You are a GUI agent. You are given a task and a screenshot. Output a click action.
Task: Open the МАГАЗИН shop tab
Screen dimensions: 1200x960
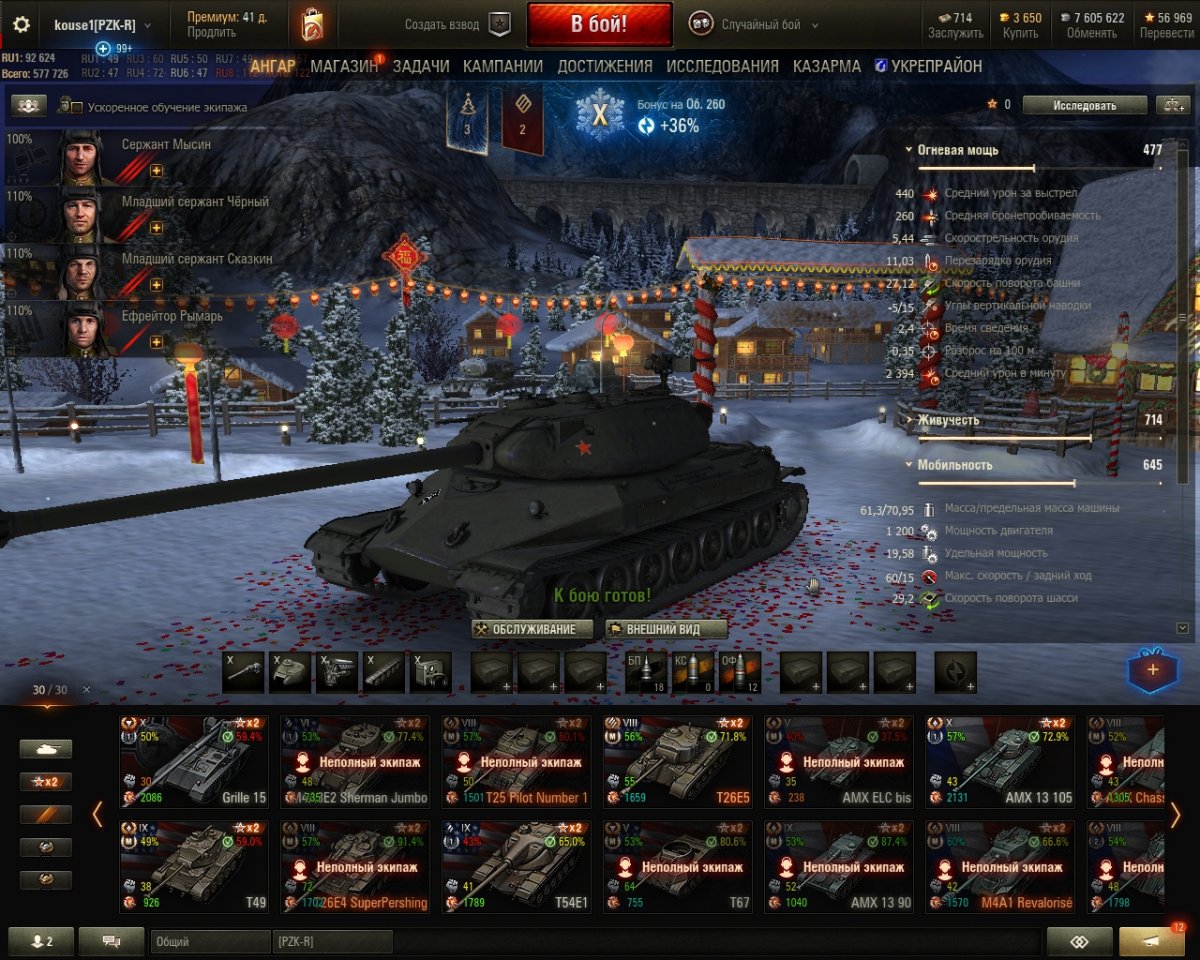coord(344,66)
